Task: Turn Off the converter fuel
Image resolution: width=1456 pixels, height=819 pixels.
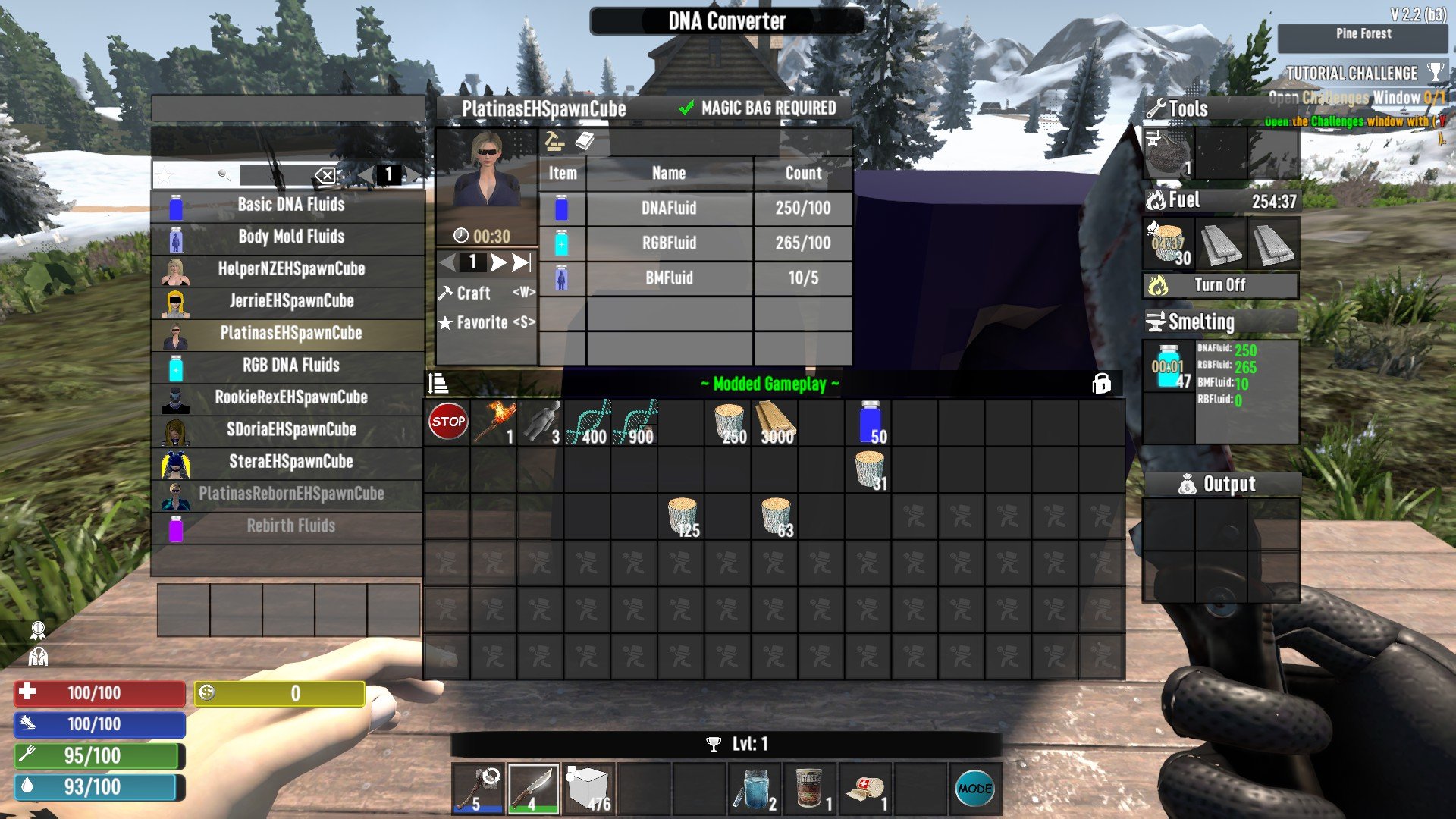Action: [1219, 285]
